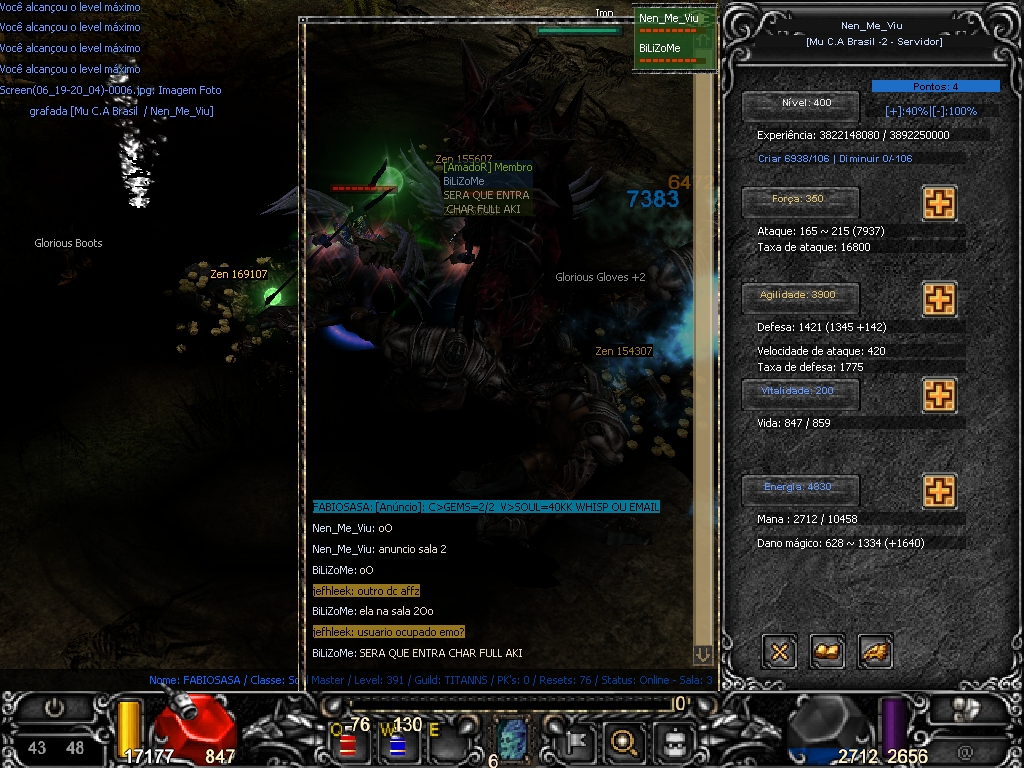Open the character face menu button
Screen dimensions: 1024x768
675,742
